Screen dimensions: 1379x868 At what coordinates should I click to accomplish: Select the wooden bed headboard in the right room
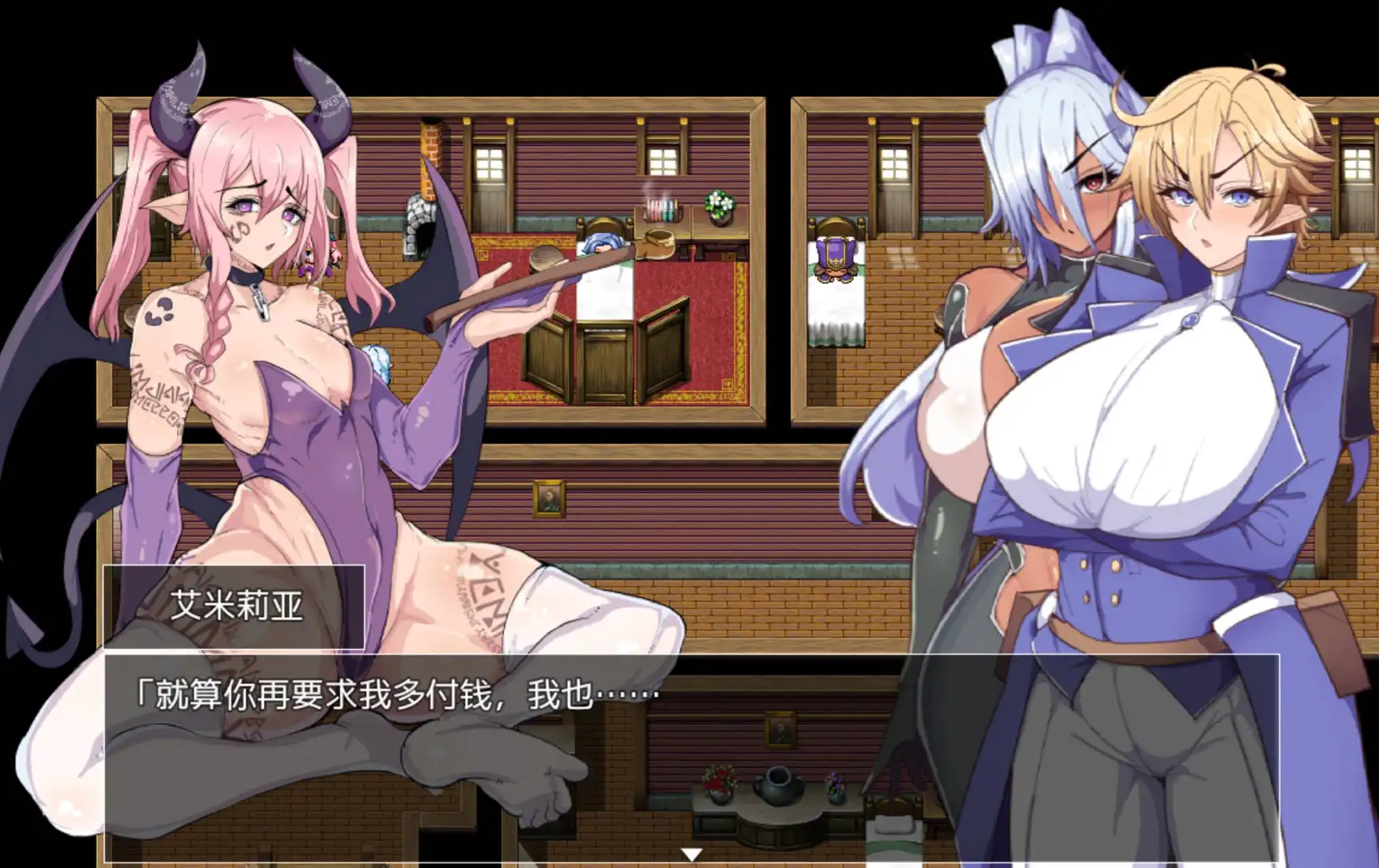837,224
